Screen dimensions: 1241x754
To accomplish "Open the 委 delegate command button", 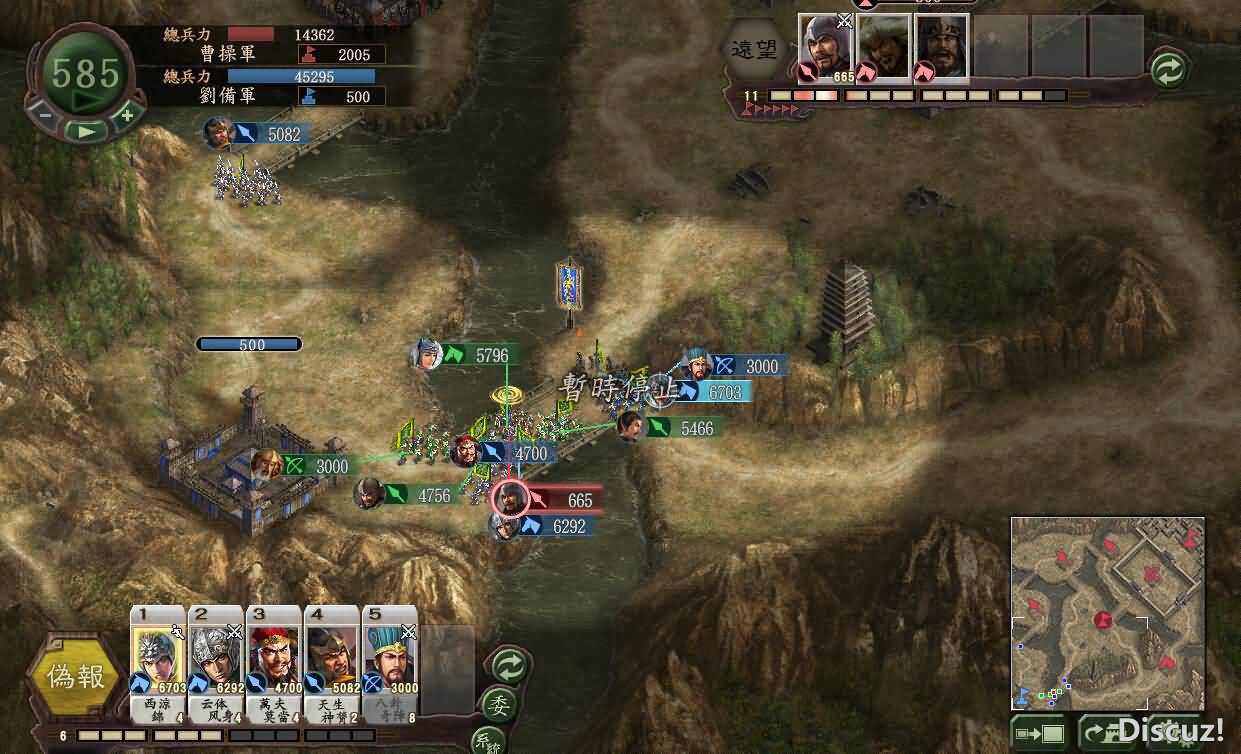I will pyautogui.click(x=498, y=705).
